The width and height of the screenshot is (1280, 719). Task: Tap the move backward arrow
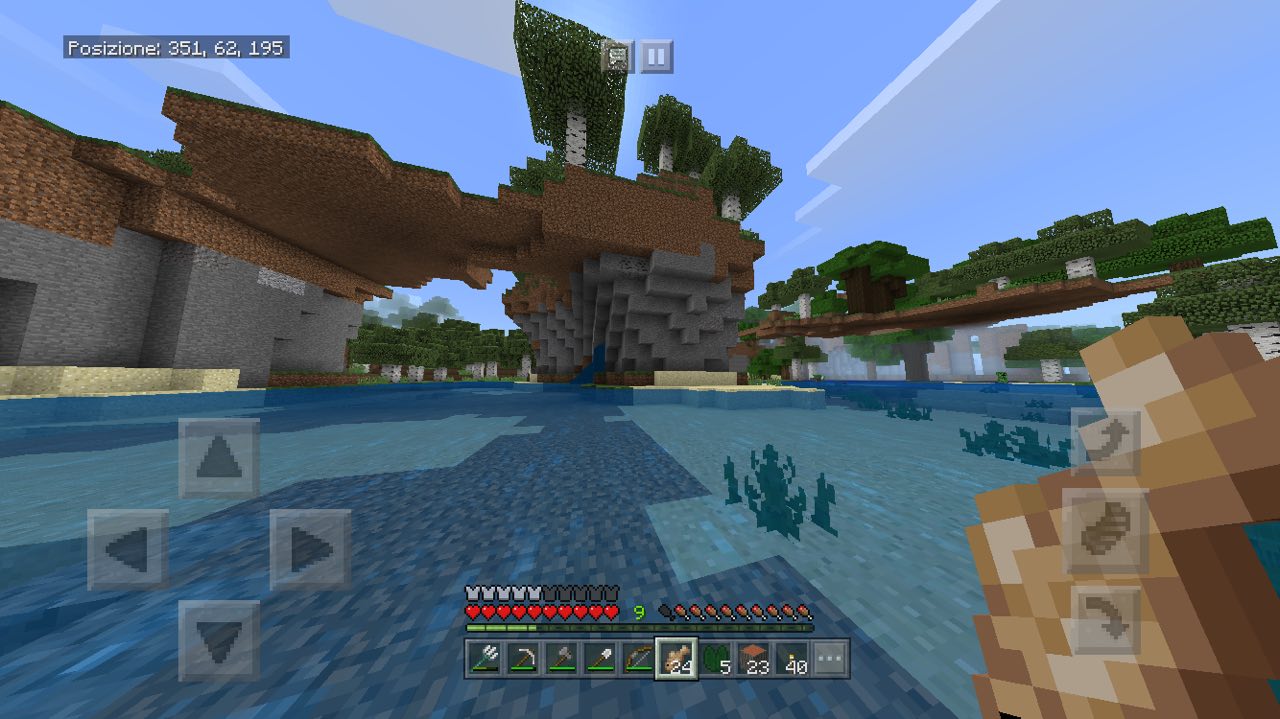(x=219, y=640)
